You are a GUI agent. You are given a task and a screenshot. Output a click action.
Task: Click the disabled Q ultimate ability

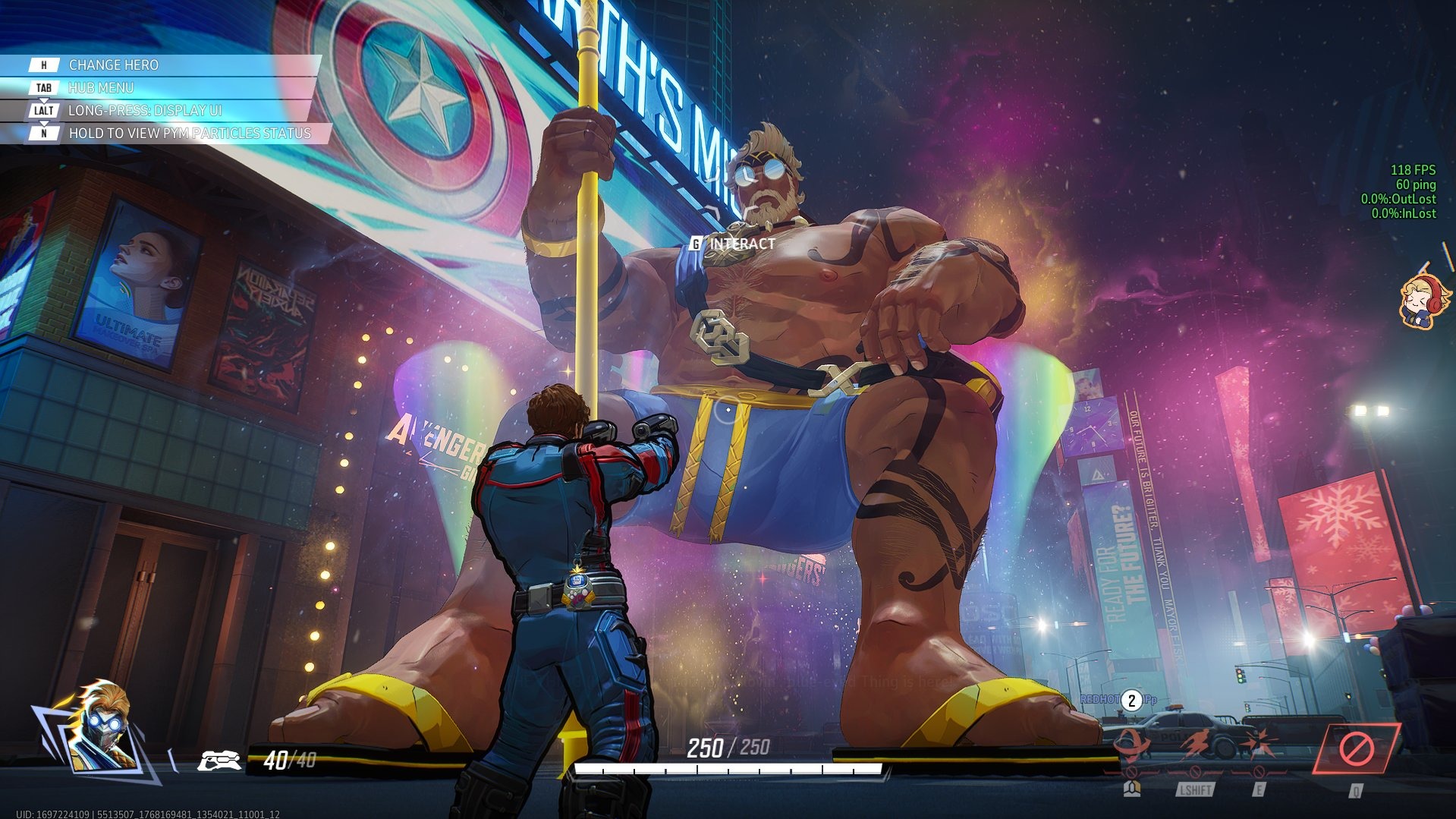coord(1356,749)
